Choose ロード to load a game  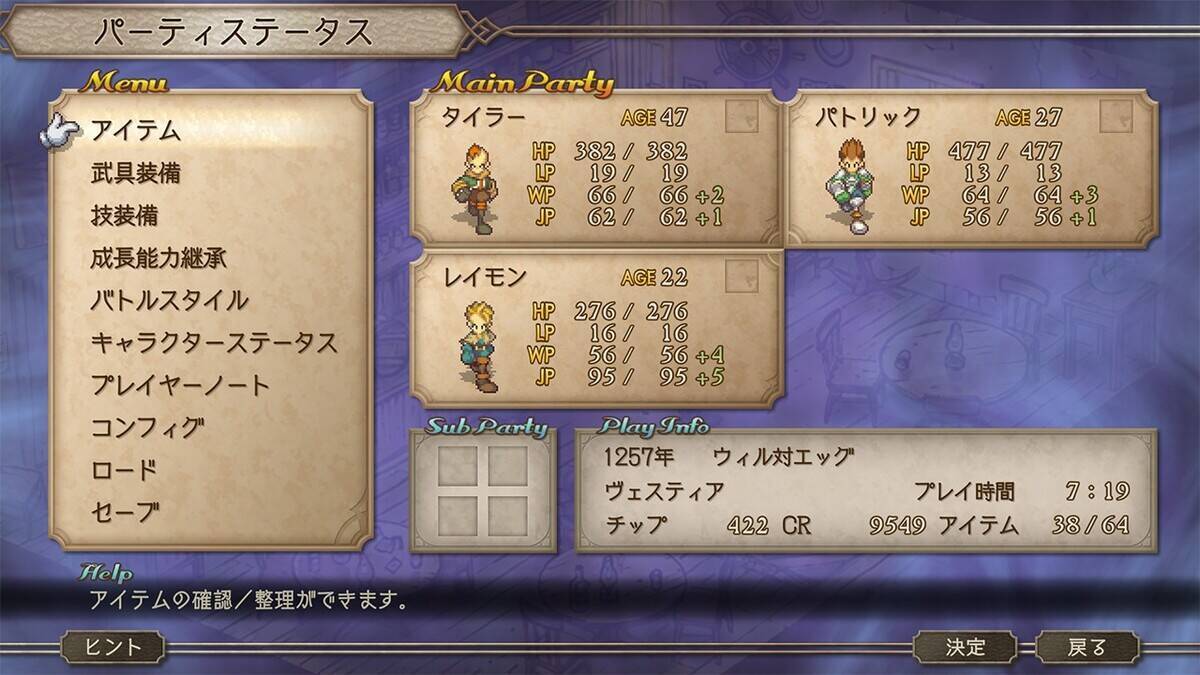[124, 470]
